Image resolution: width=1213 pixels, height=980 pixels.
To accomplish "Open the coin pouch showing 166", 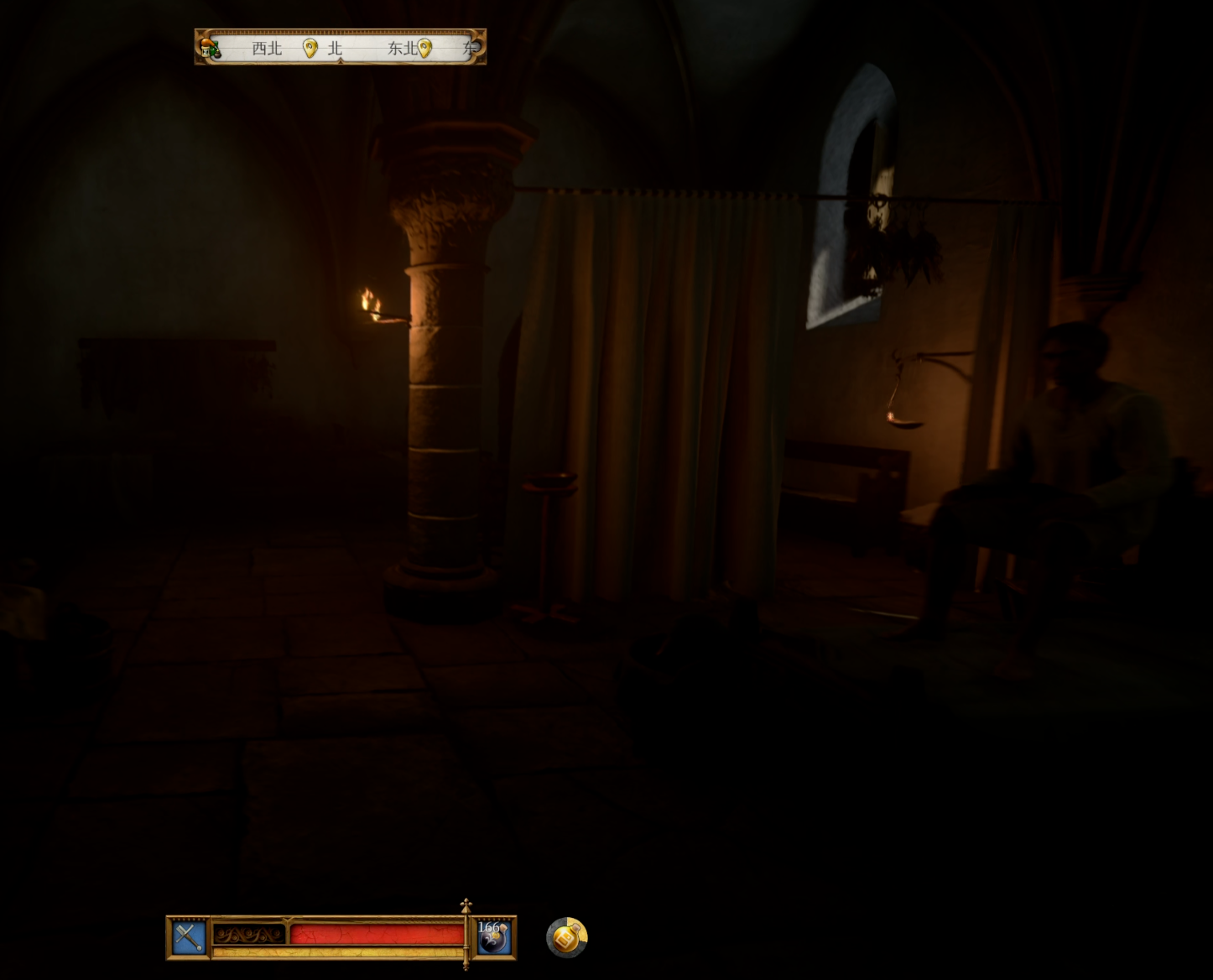I will click(492, 936).
